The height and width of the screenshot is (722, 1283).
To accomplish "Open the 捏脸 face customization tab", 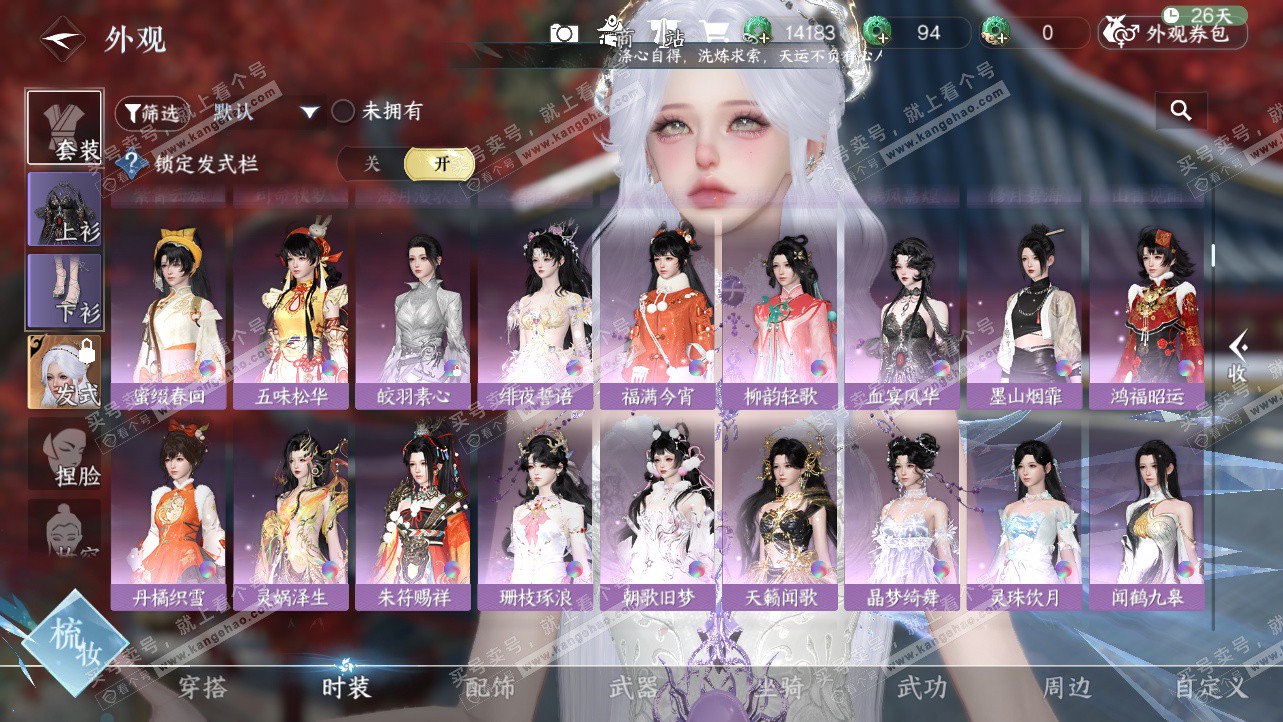I will 64,453.
